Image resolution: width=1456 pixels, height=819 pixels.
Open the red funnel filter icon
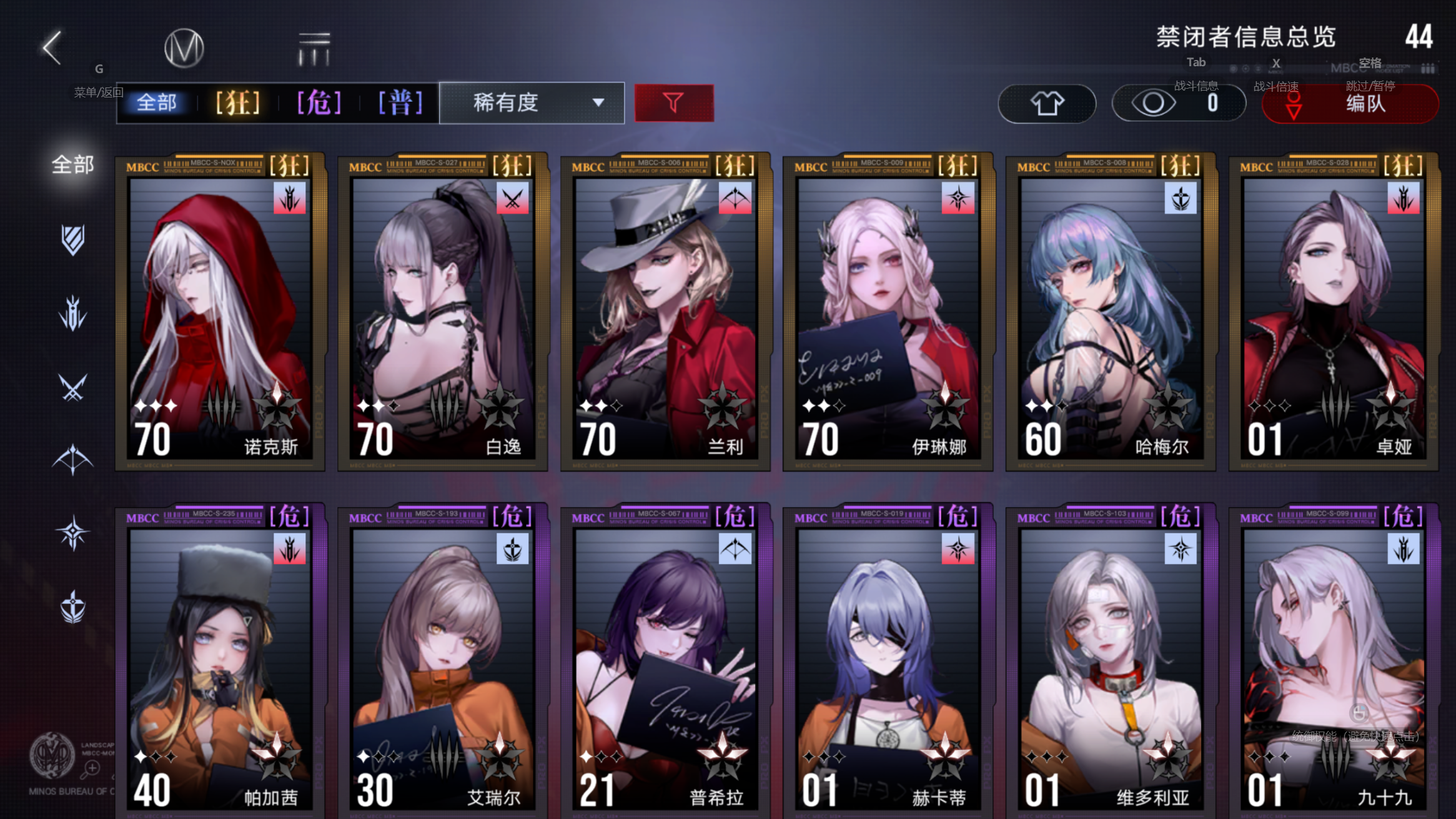click(673, 102)
